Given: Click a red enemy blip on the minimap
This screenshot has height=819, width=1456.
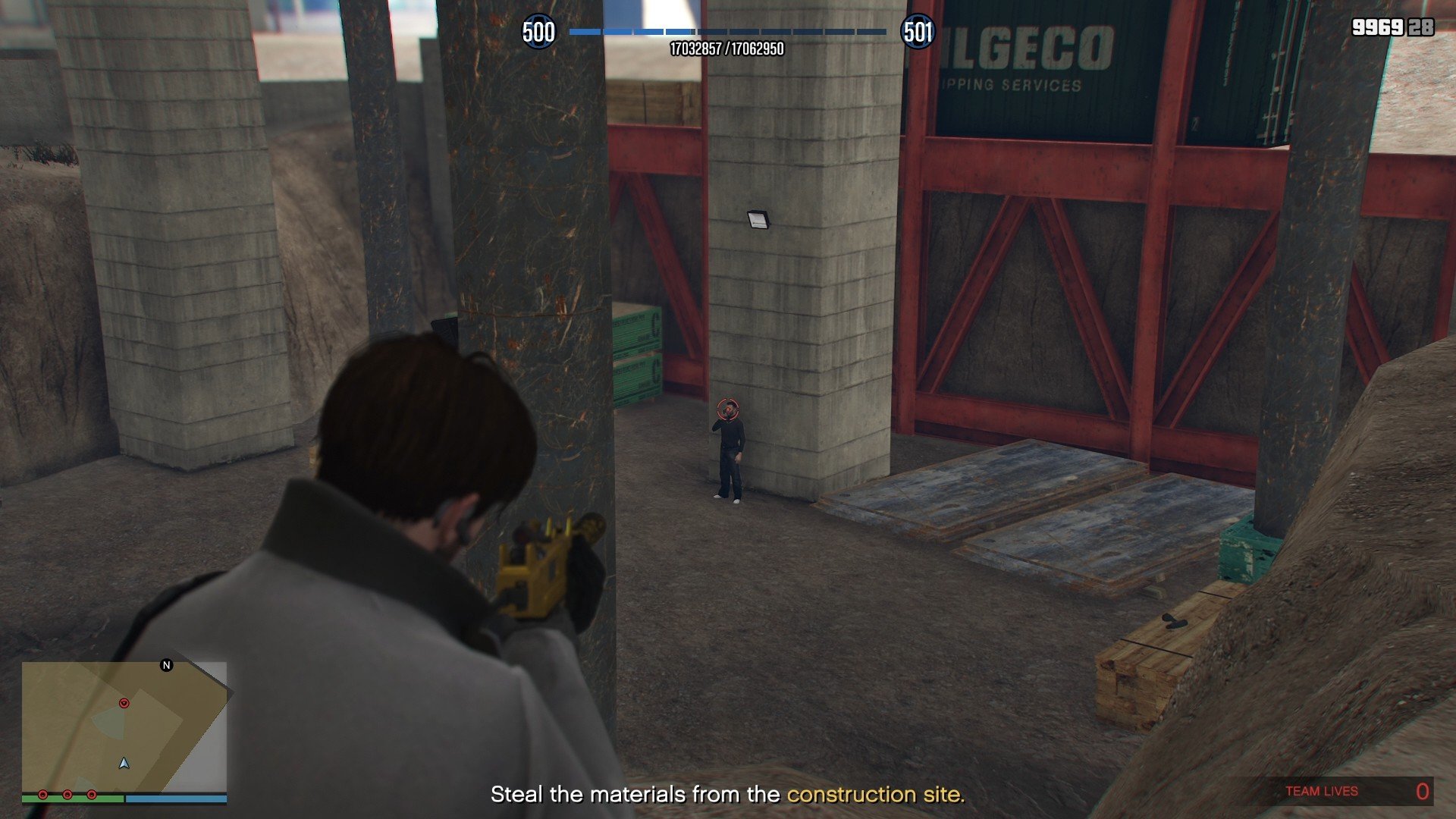Looking at the screenshot, I should tap(124, 703).
